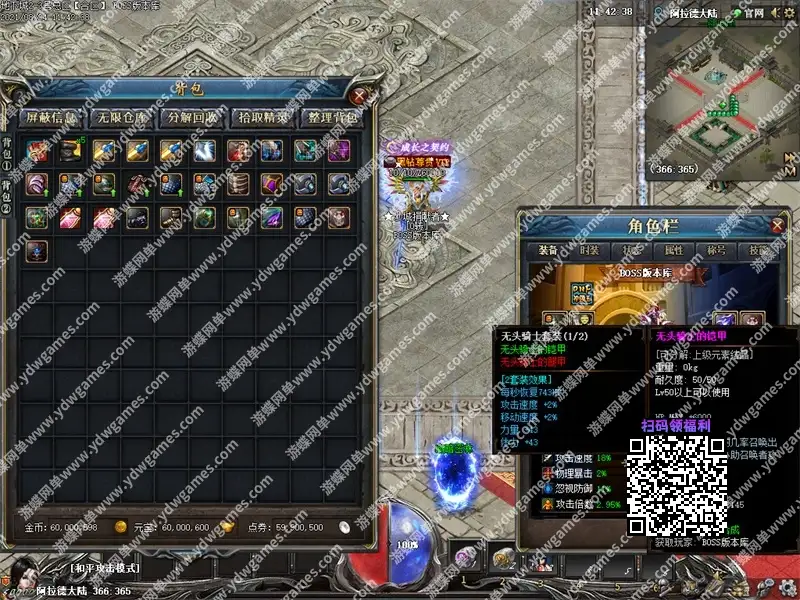Switch to backpack page 背包②
Viewport: 800px width, 600px height.
tap(8, 207)
